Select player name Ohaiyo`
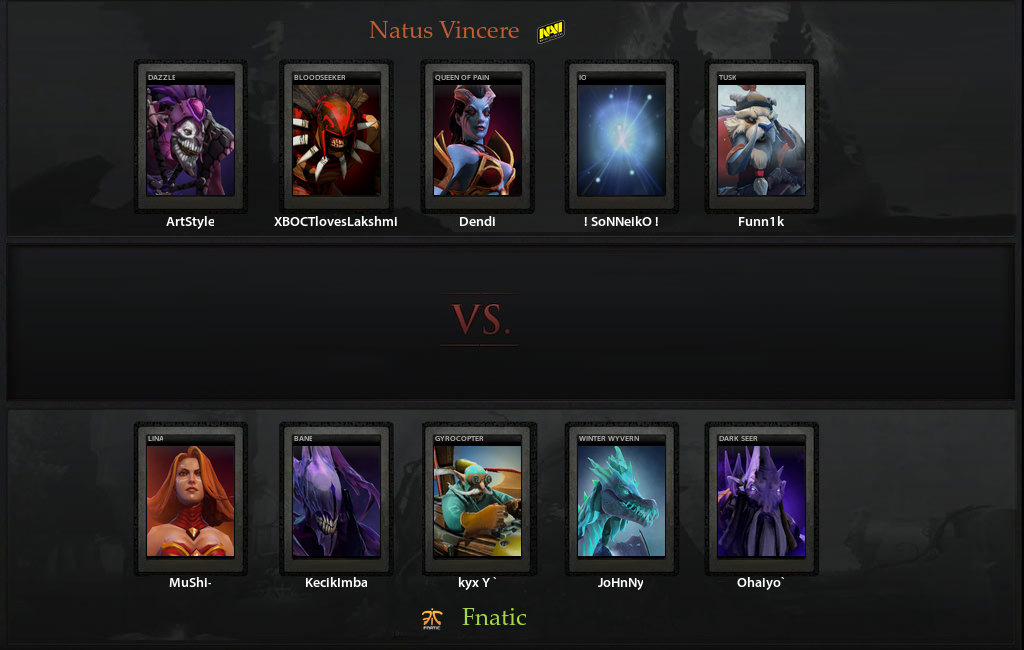The image size is (1024, 650). coord(761,583)
